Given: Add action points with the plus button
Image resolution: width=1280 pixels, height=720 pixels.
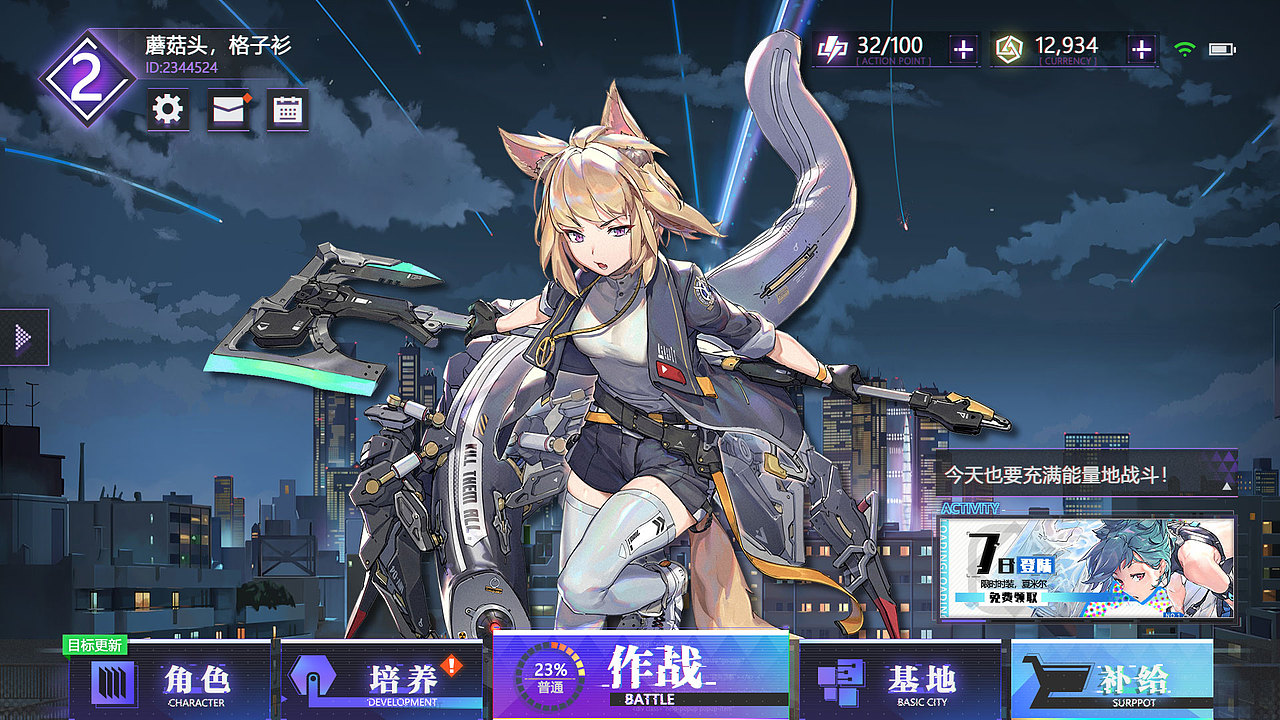Looking at the screenshot, I should [x=962, y=49].
